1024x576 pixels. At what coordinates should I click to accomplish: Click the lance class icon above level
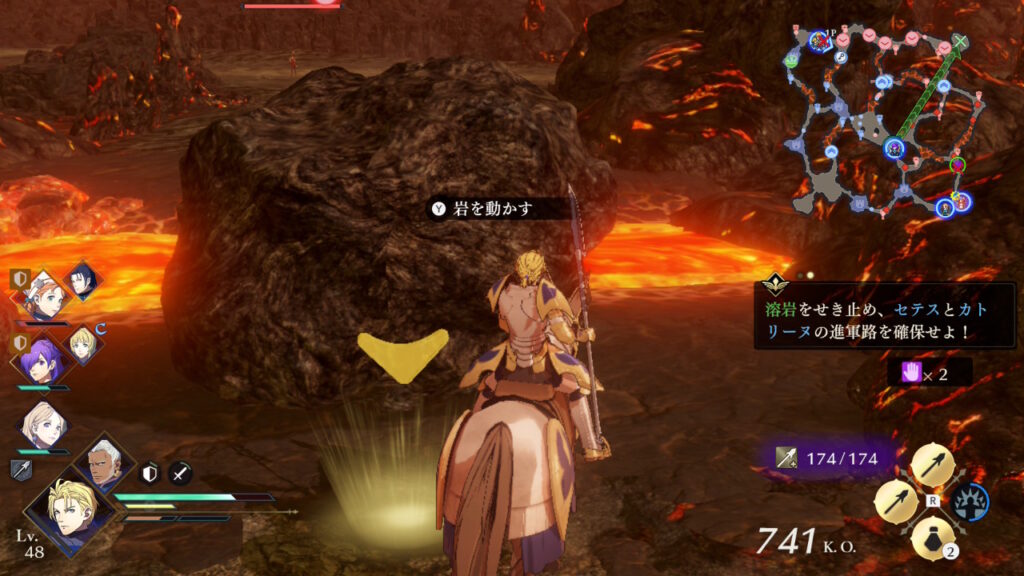pos(21,470)
